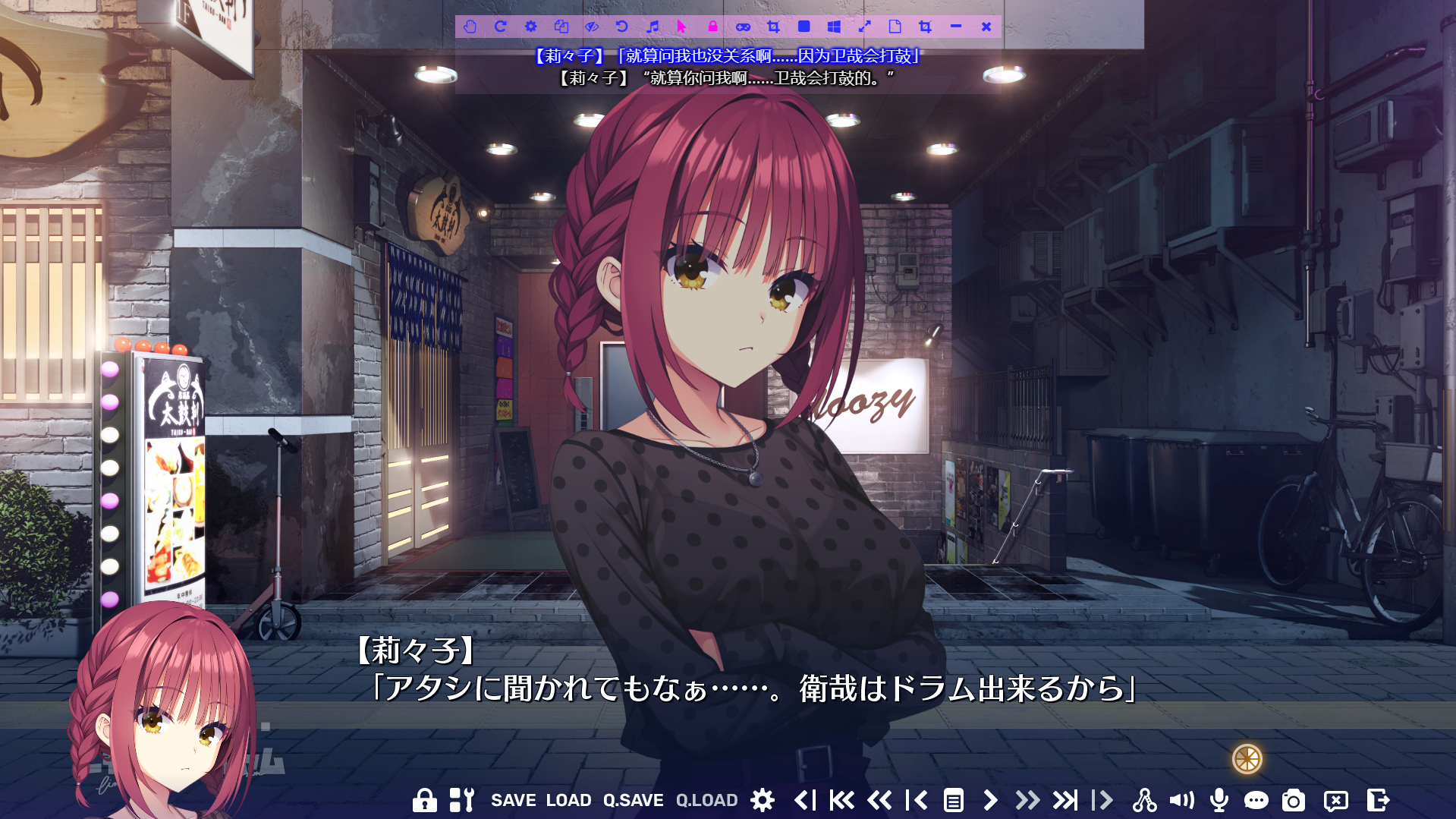This screenshot has height=819, width=1456.
Task: Advance with the single right arrow
Action: coord(990,800)
